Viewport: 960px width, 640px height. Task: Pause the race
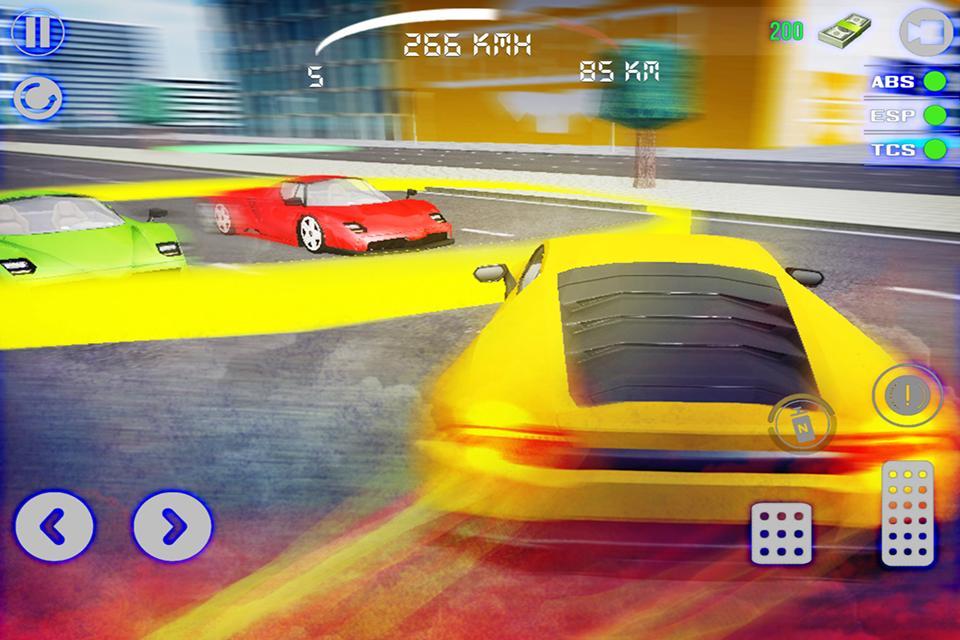pyautogui.click(x=37, y=31)
